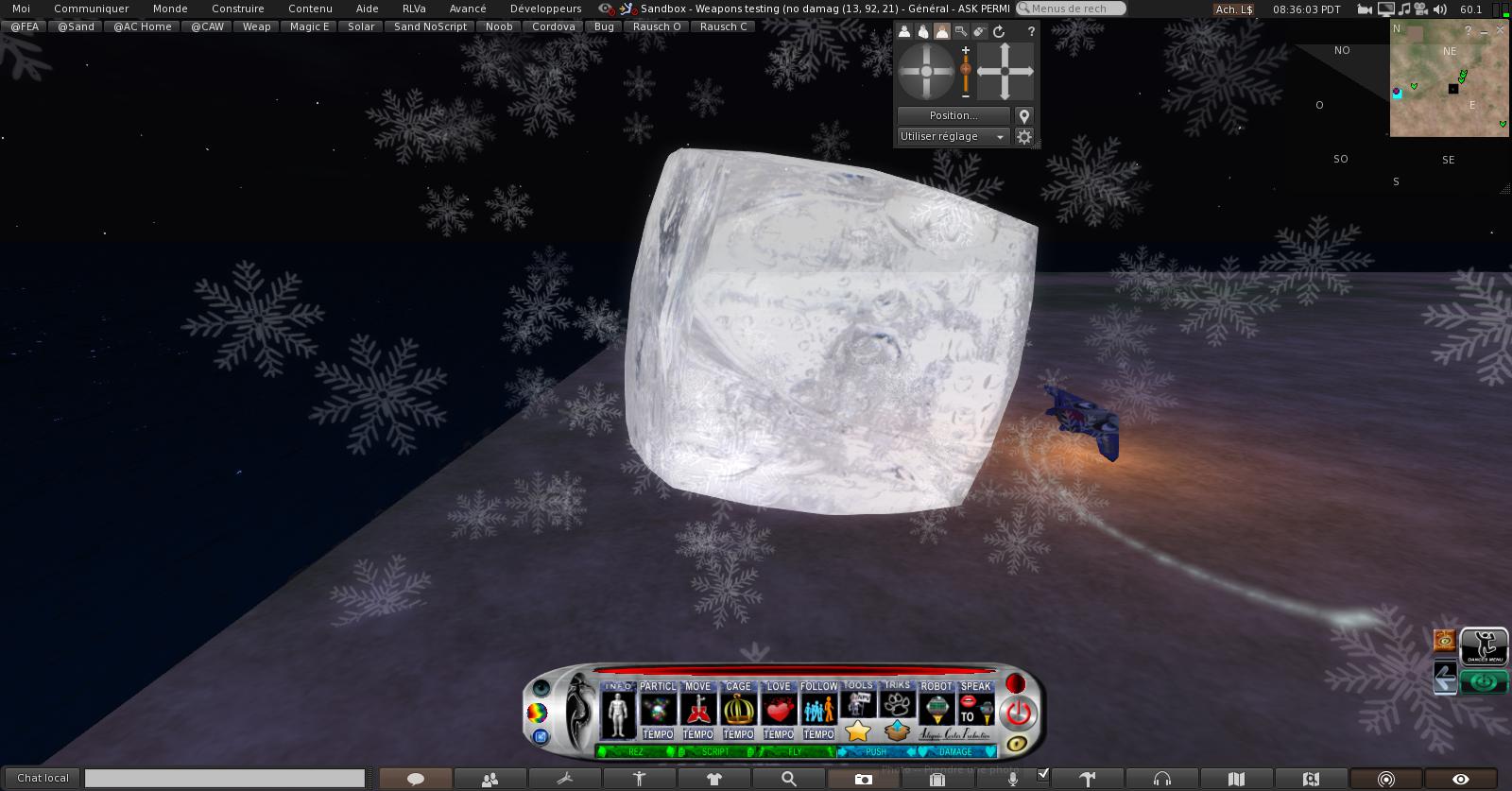The image size is (1512, 791).
Task: Open search with the magnifying glass button
Action: pyautogui.click(x=788, y=780)
